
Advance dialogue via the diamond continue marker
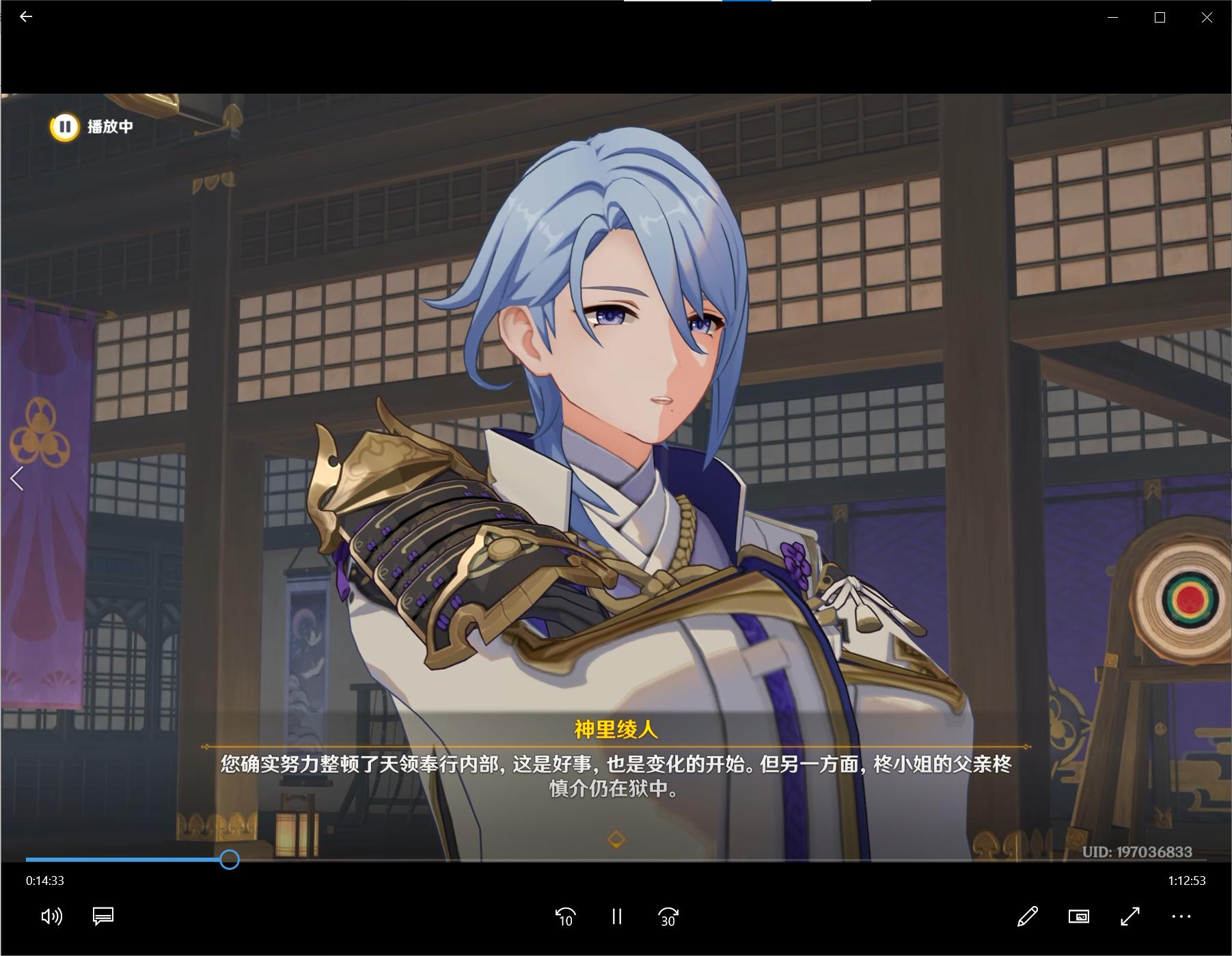tap(616, 839)
